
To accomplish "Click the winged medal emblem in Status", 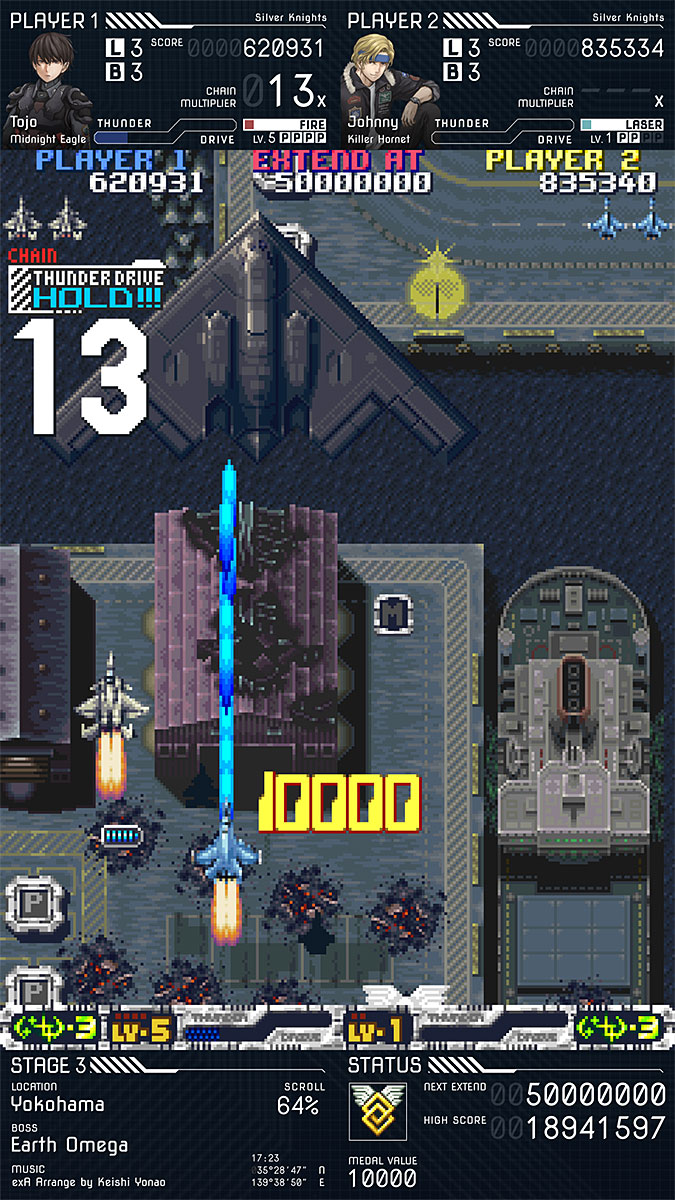I will pos(377,1109).
